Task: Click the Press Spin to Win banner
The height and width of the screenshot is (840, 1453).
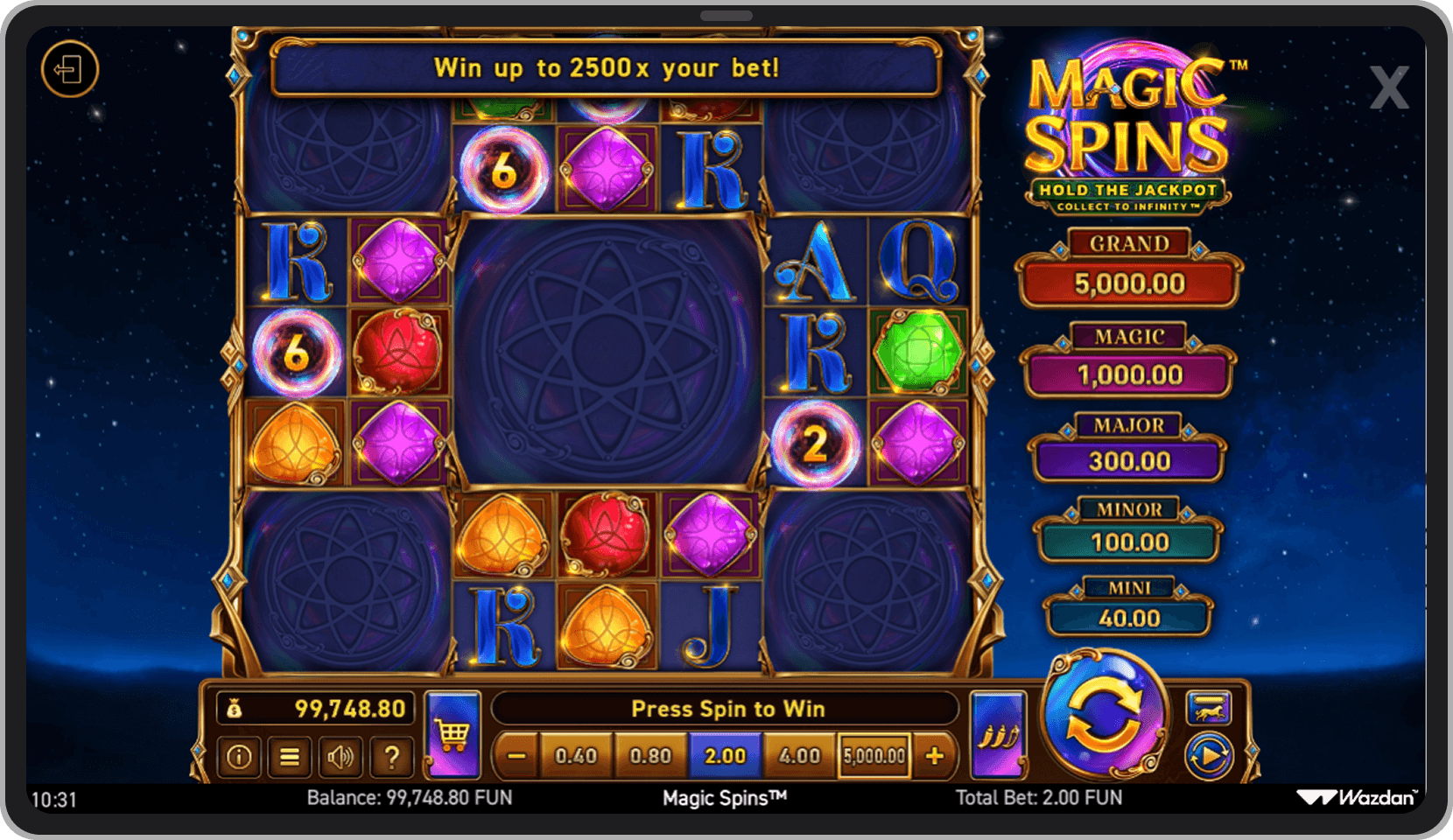Action: click(x=729, y=709)
